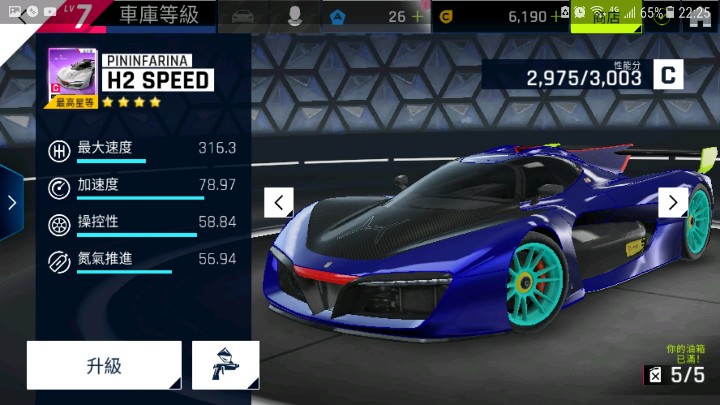This screenshot has width=720, height=405.
Task: Open the garage car icon tab
Action: click(x=241, y=17)
